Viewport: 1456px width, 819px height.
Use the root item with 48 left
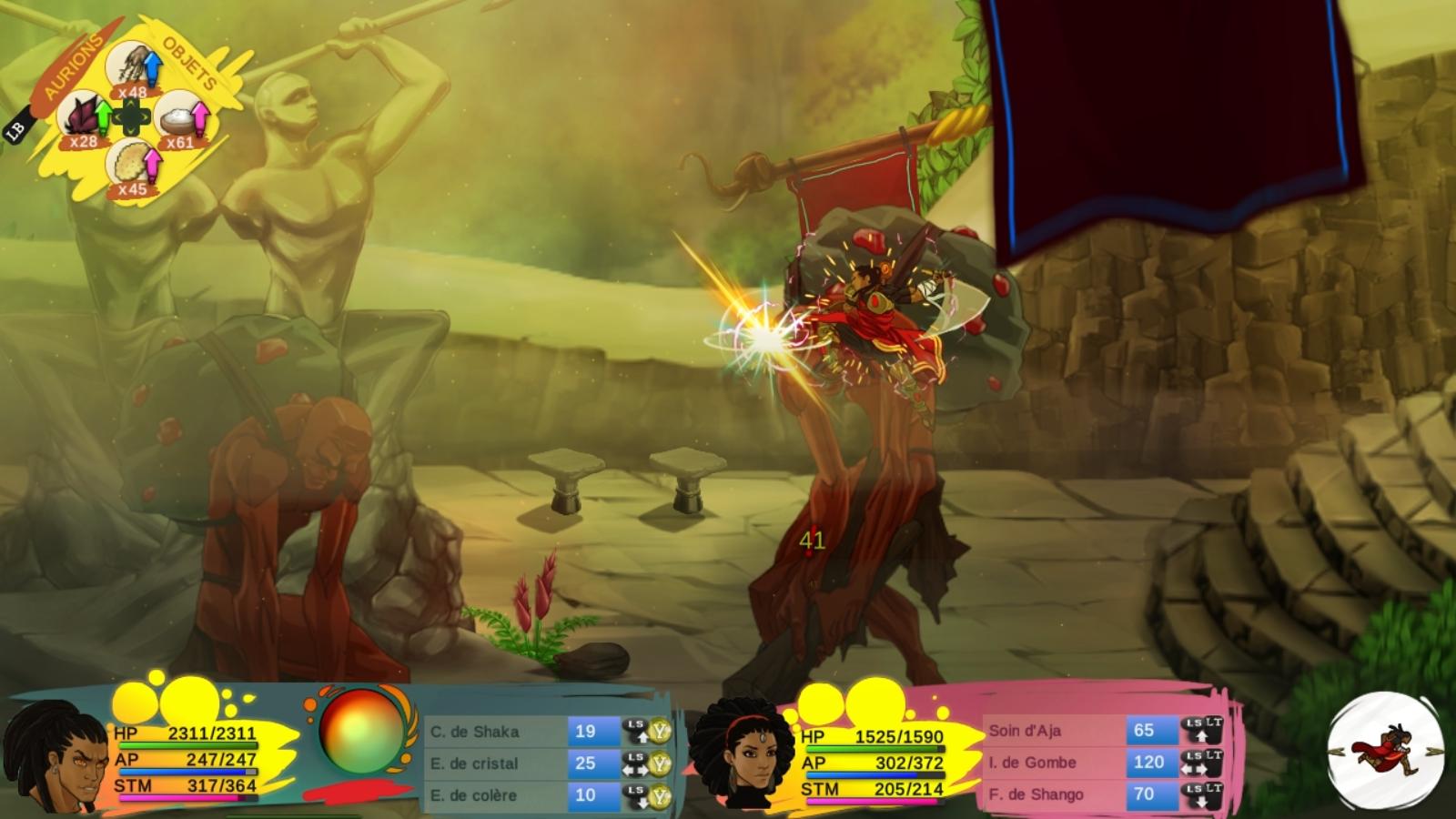point(133,69)
